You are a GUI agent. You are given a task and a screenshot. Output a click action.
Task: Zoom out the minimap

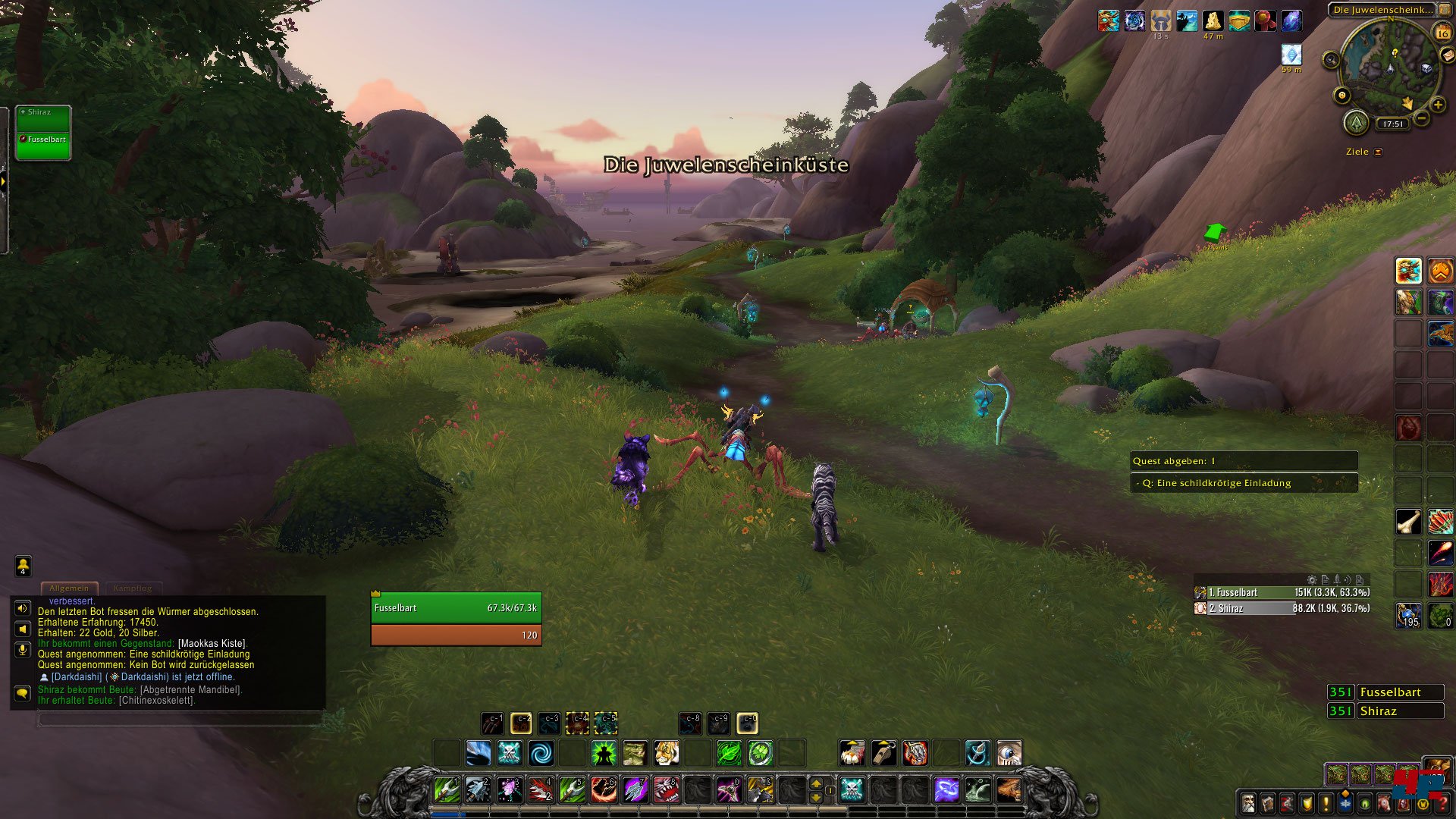1422,118
